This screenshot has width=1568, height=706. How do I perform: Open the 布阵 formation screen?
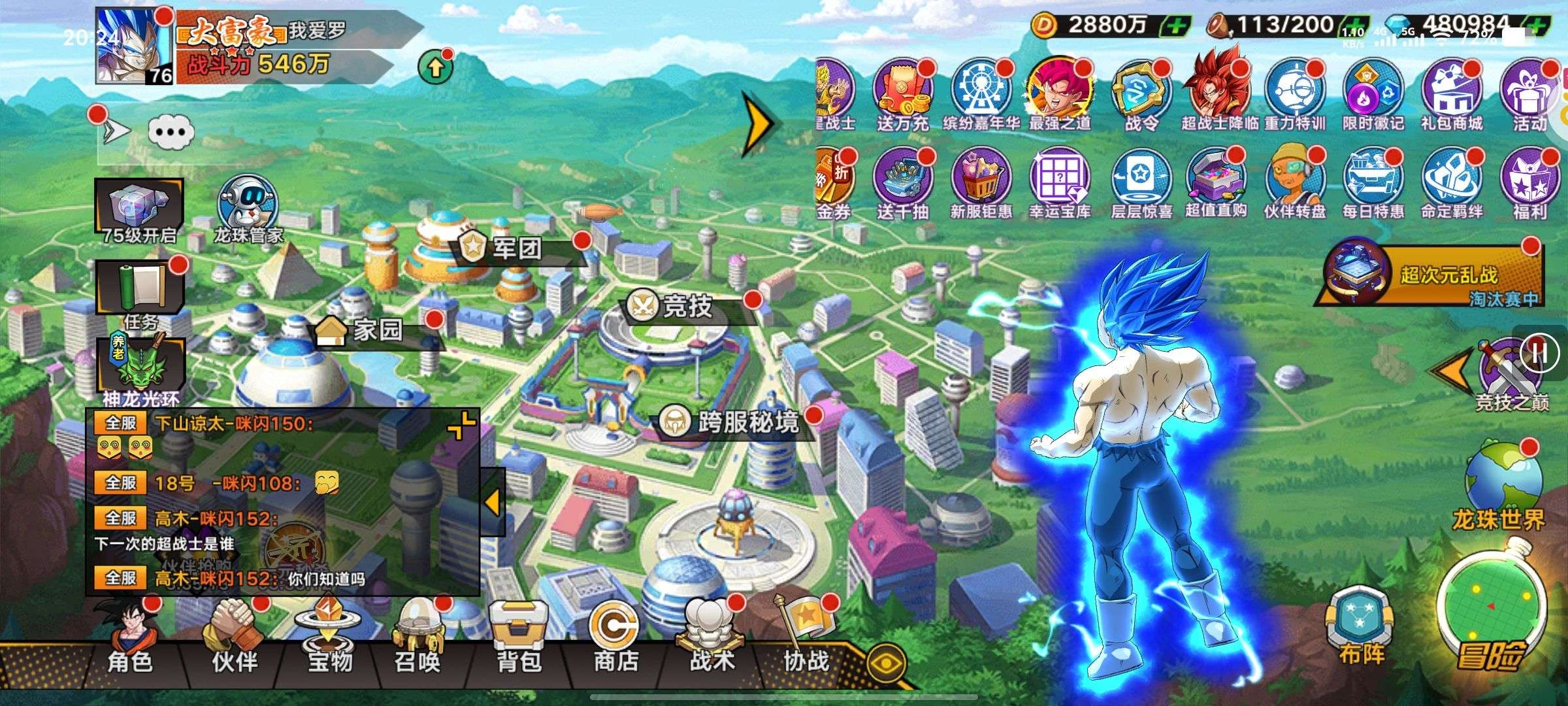(1360, 626)
